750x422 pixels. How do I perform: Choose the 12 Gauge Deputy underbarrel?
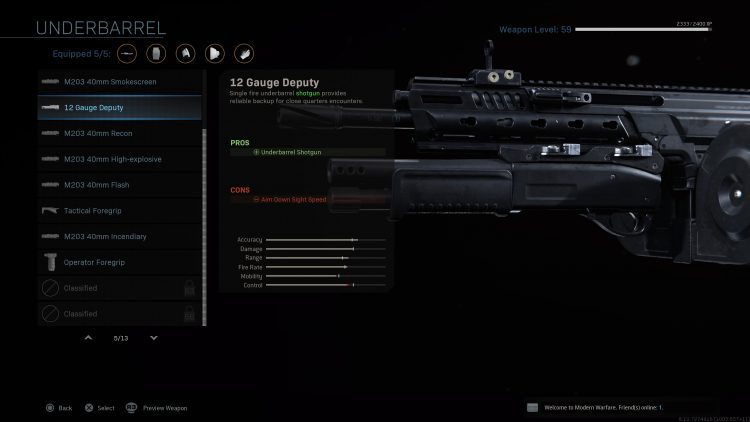coord(119,107)
